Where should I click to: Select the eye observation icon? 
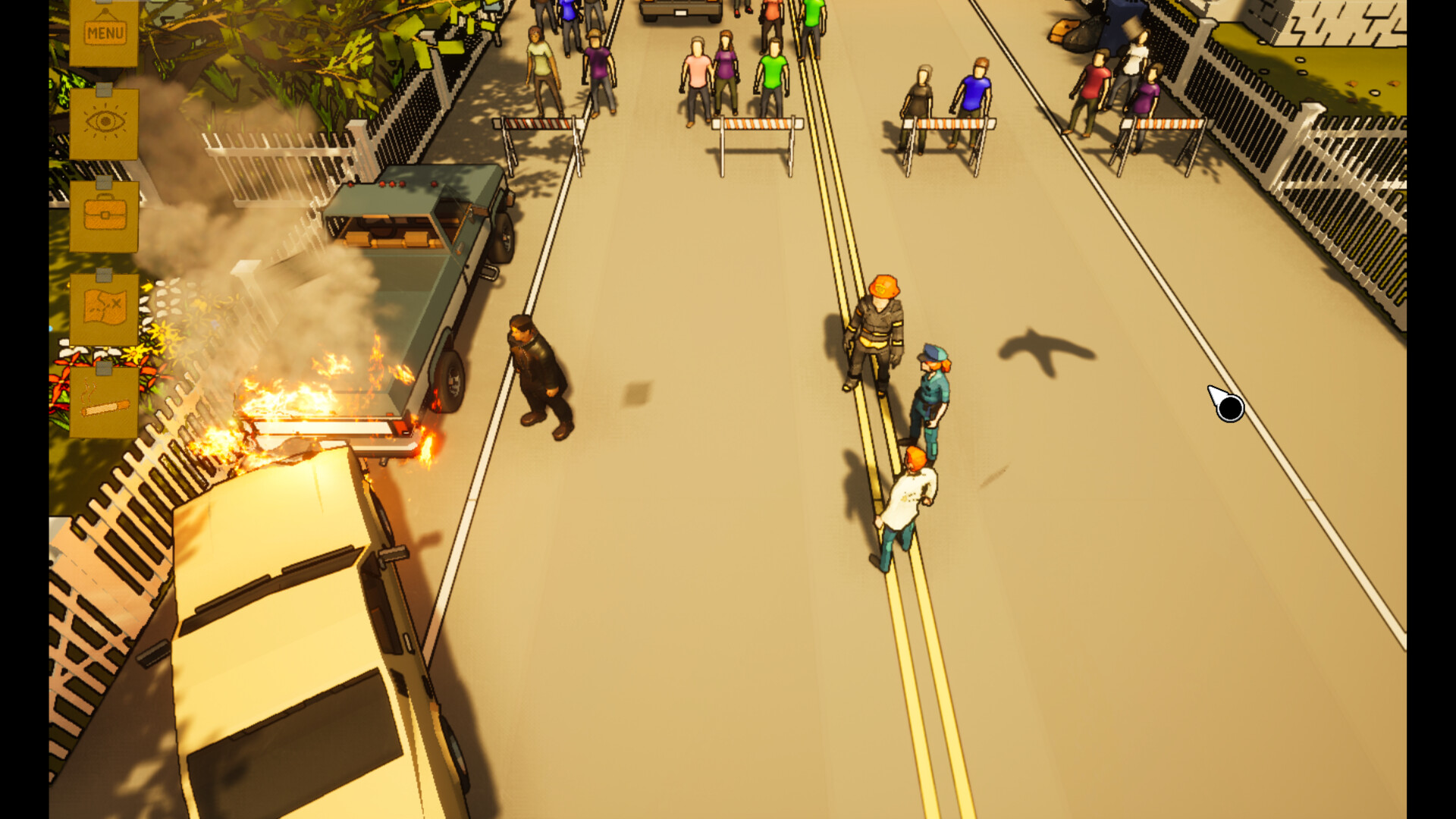106,120
